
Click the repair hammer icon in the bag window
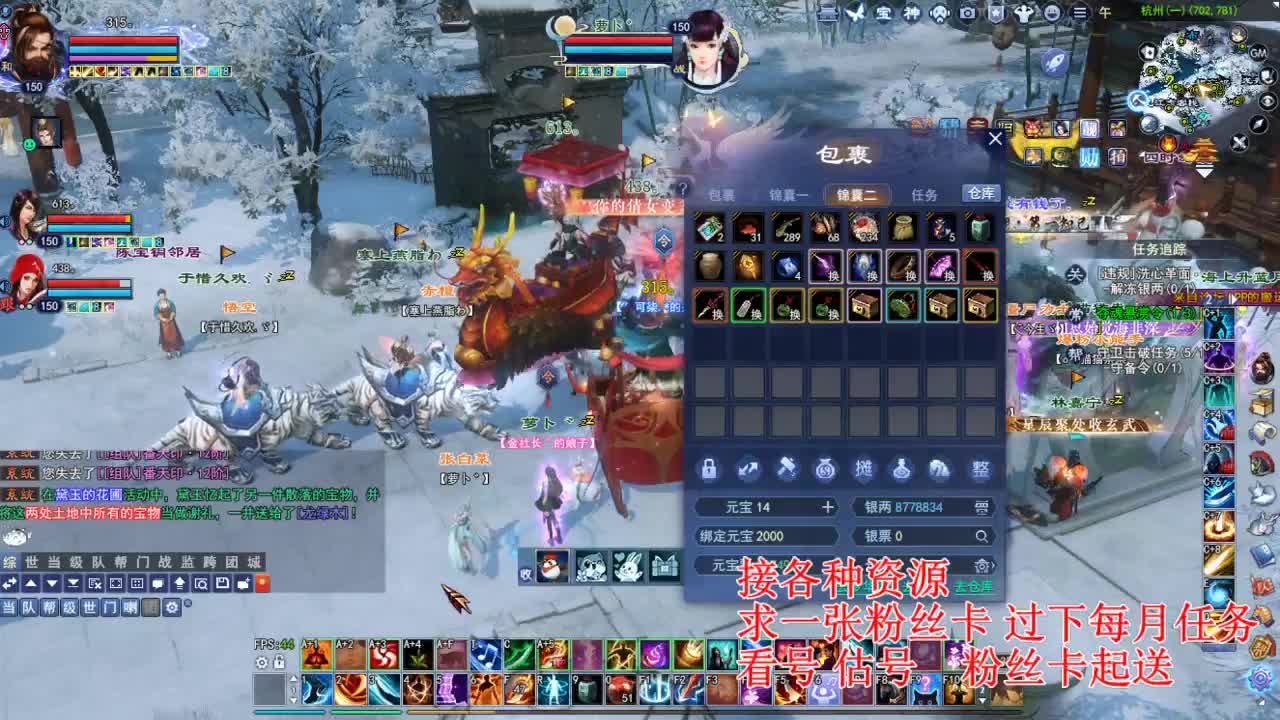787,469
